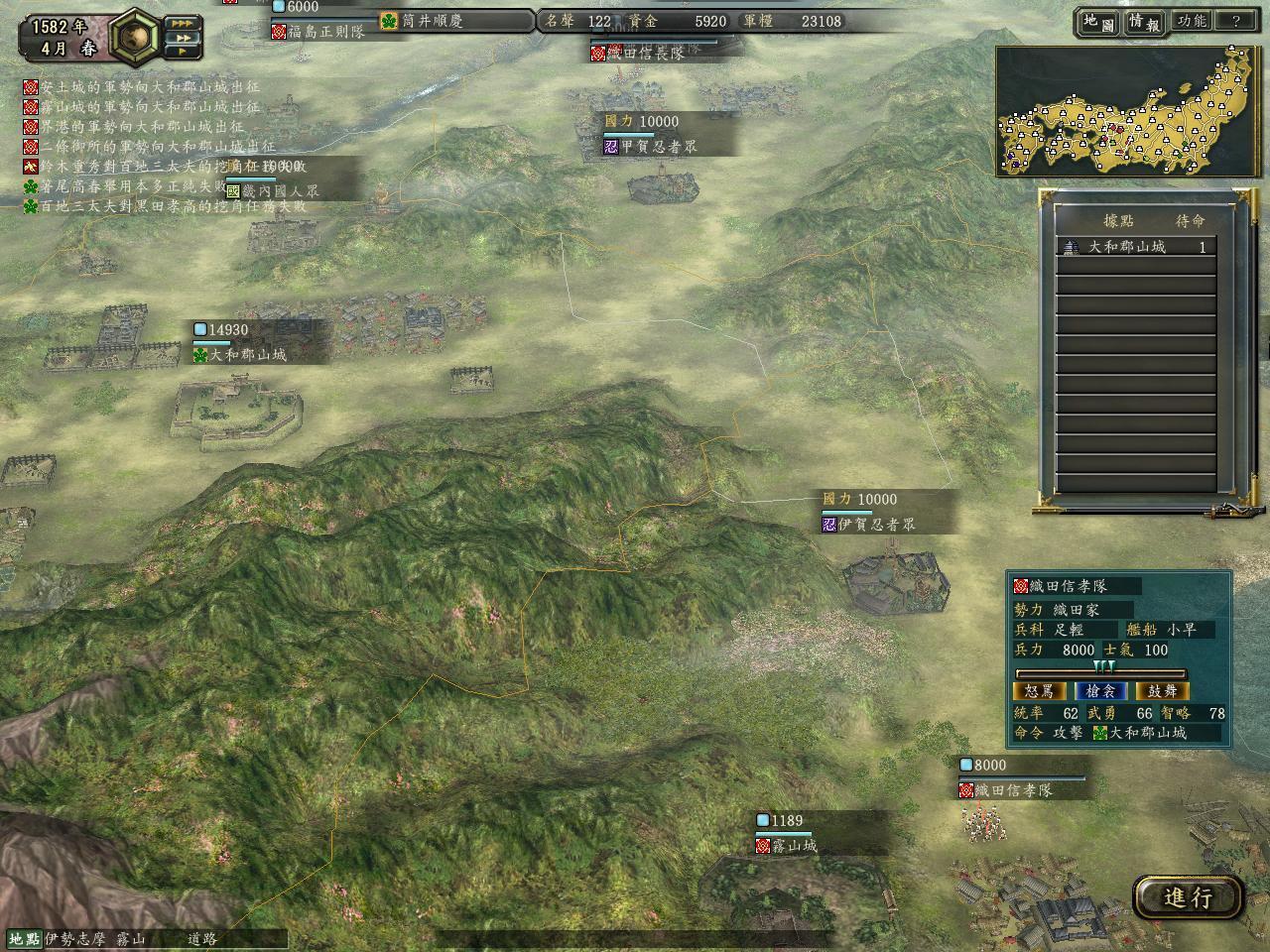The width and height of the screenshot is (1270, 952).
Task: Activate the 槍衾 spear wall tactic
Action: (x=1101, y=691)
